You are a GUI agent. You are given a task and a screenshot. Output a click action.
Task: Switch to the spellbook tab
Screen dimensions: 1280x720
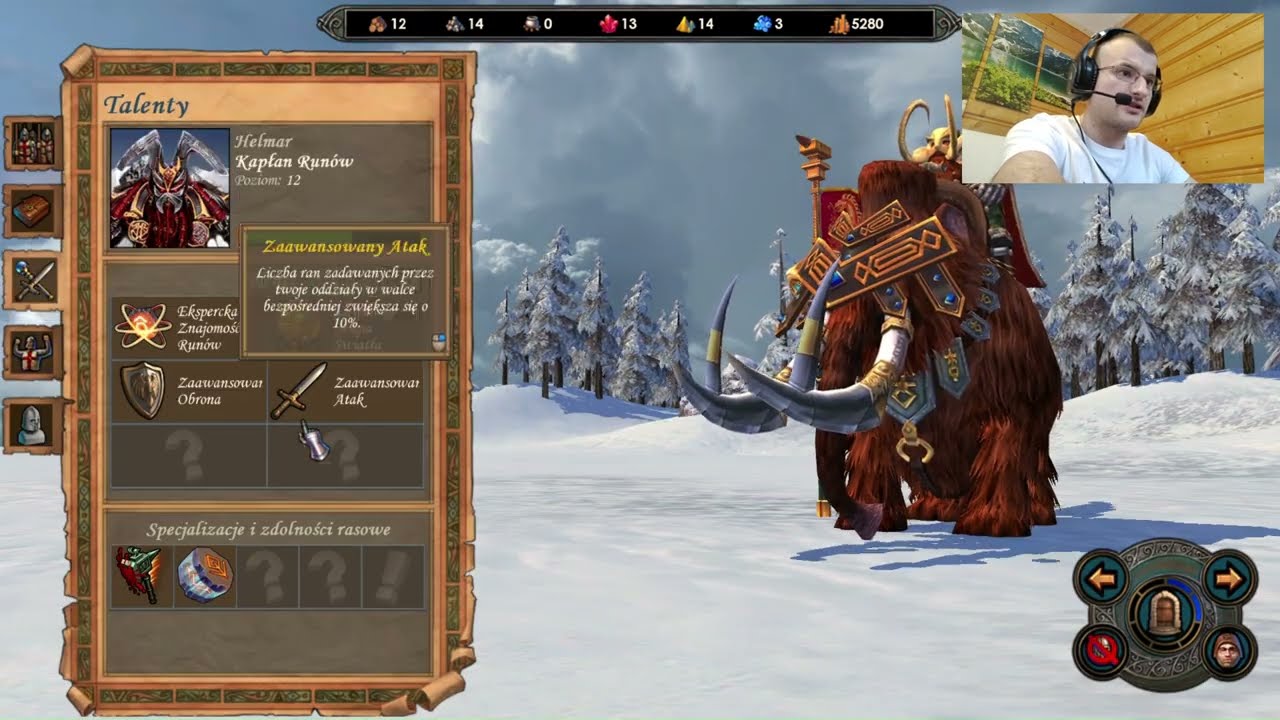pyautogui.click(x=33, y=211)
